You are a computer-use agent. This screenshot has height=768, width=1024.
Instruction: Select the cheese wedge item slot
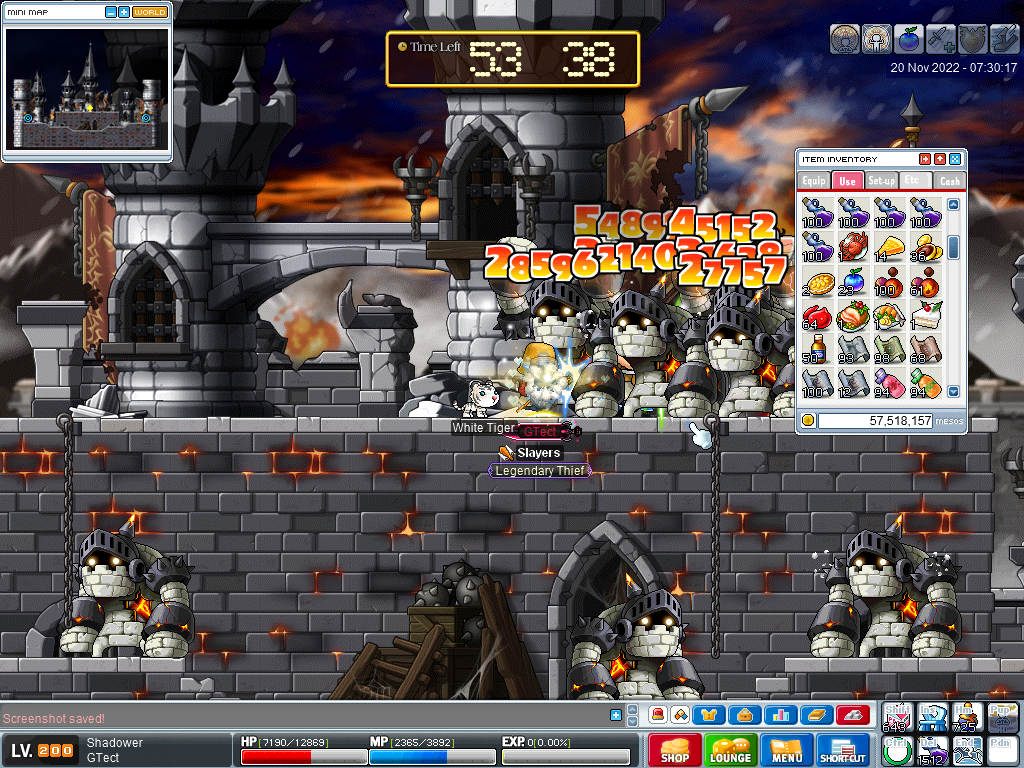888,246
